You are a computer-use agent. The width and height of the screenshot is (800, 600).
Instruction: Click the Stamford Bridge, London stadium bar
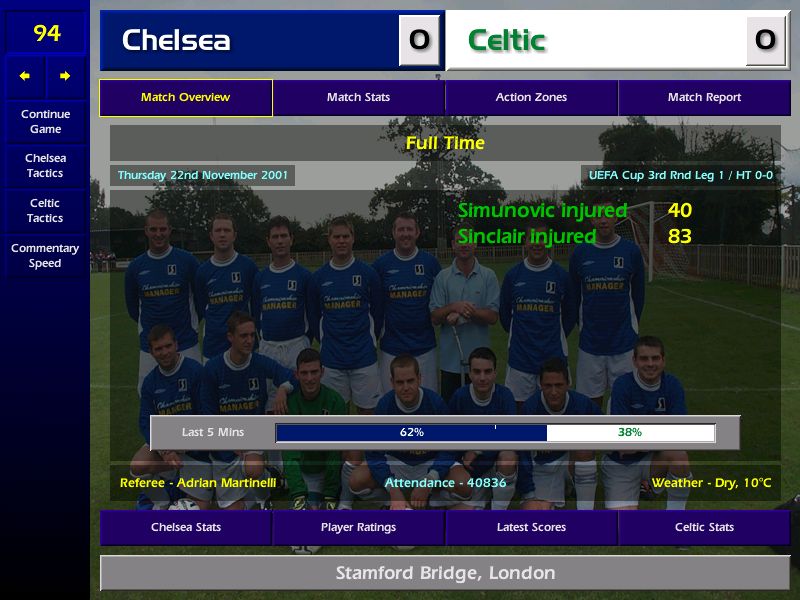pos(445,573)
